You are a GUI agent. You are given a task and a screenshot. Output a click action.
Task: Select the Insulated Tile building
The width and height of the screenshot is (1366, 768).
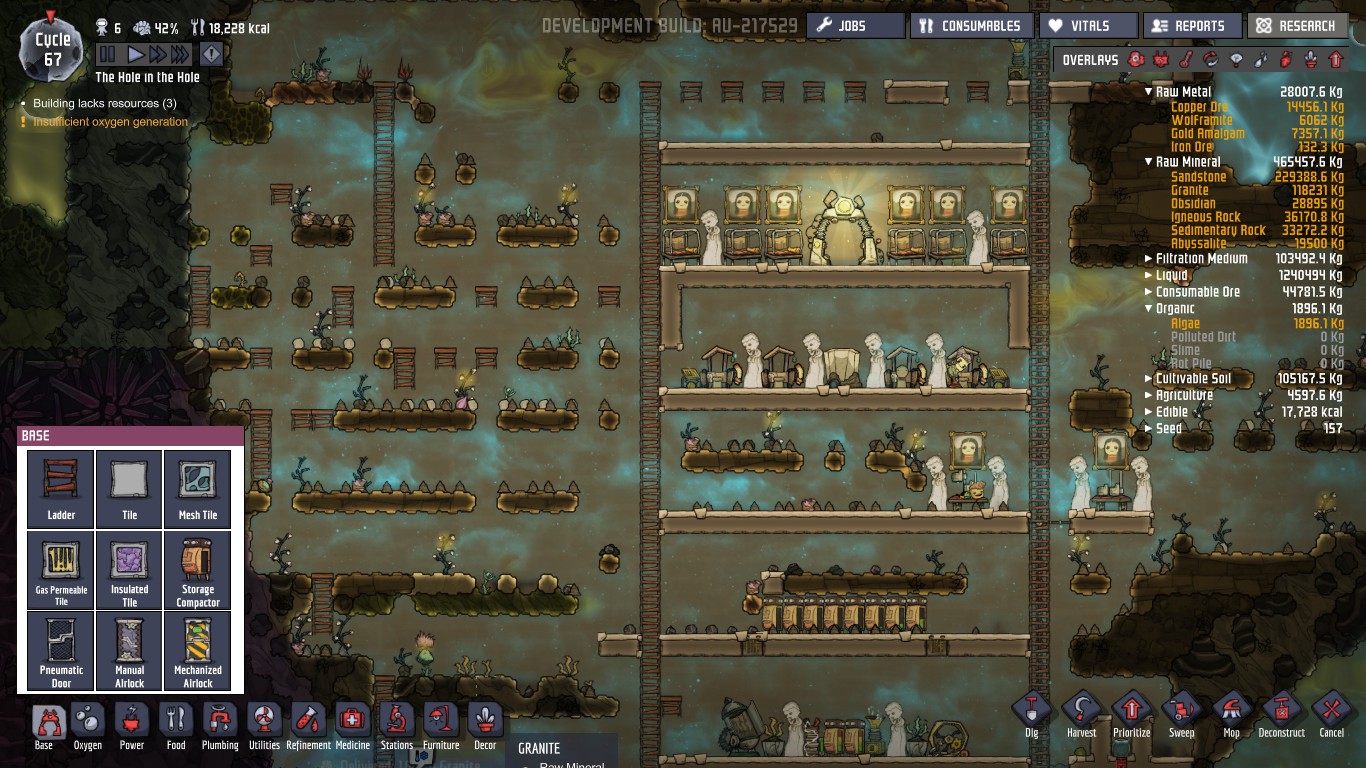(129, 570)
